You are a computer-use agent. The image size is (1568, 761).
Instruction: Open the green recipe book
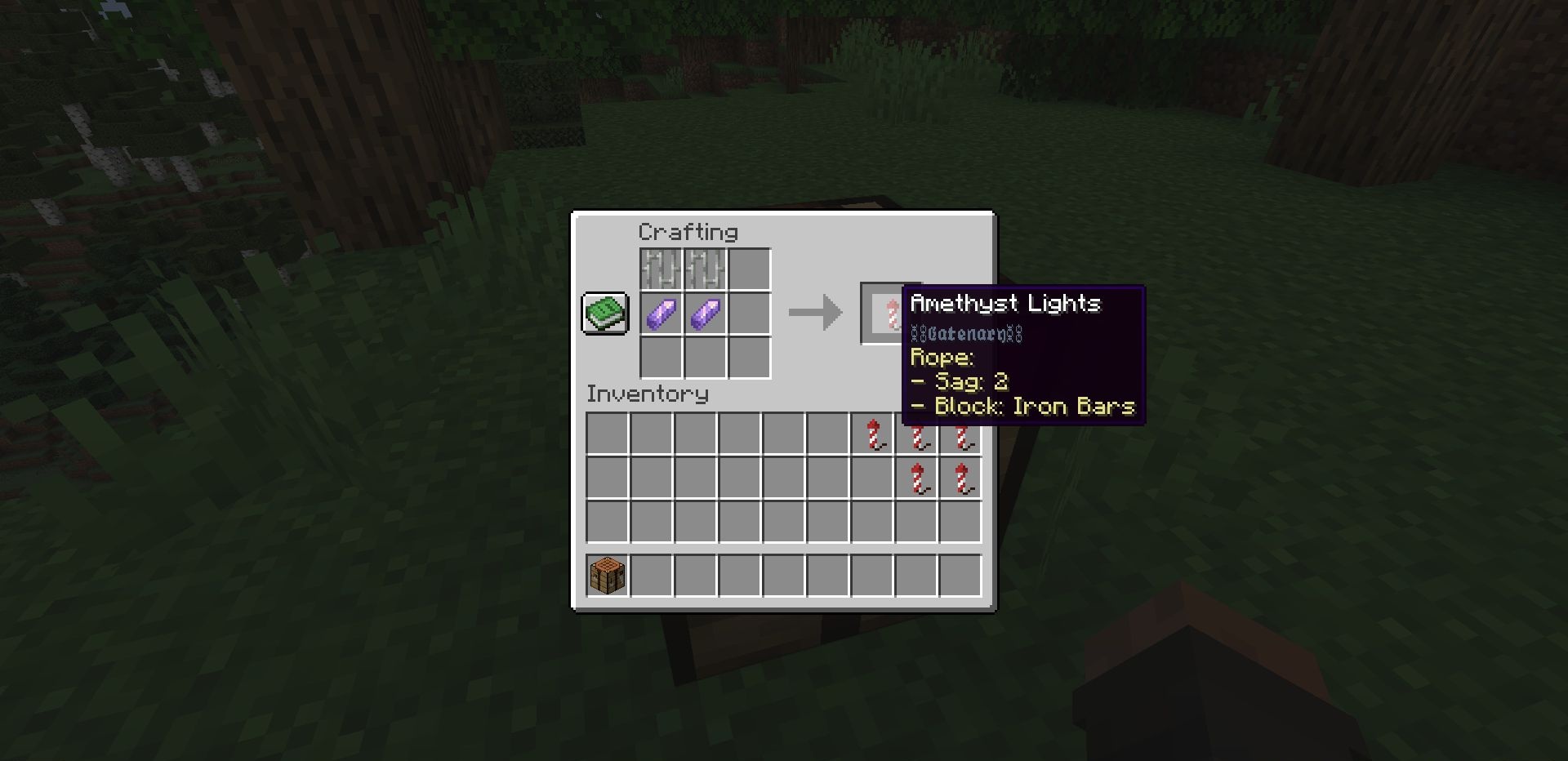pyautogui.click(x=605, y=313)
